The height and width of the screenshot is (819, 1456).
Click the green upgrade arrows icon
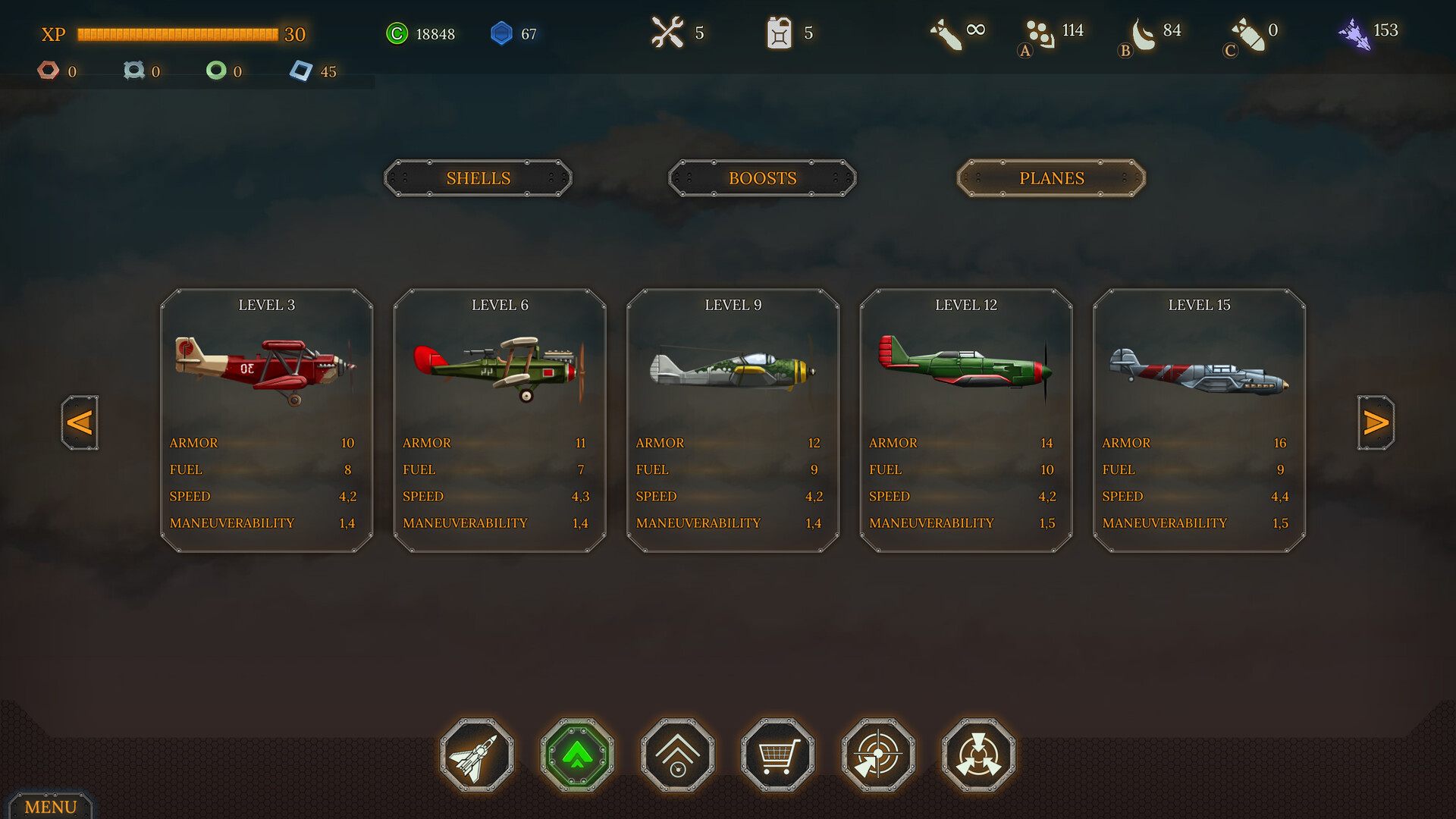577,755
